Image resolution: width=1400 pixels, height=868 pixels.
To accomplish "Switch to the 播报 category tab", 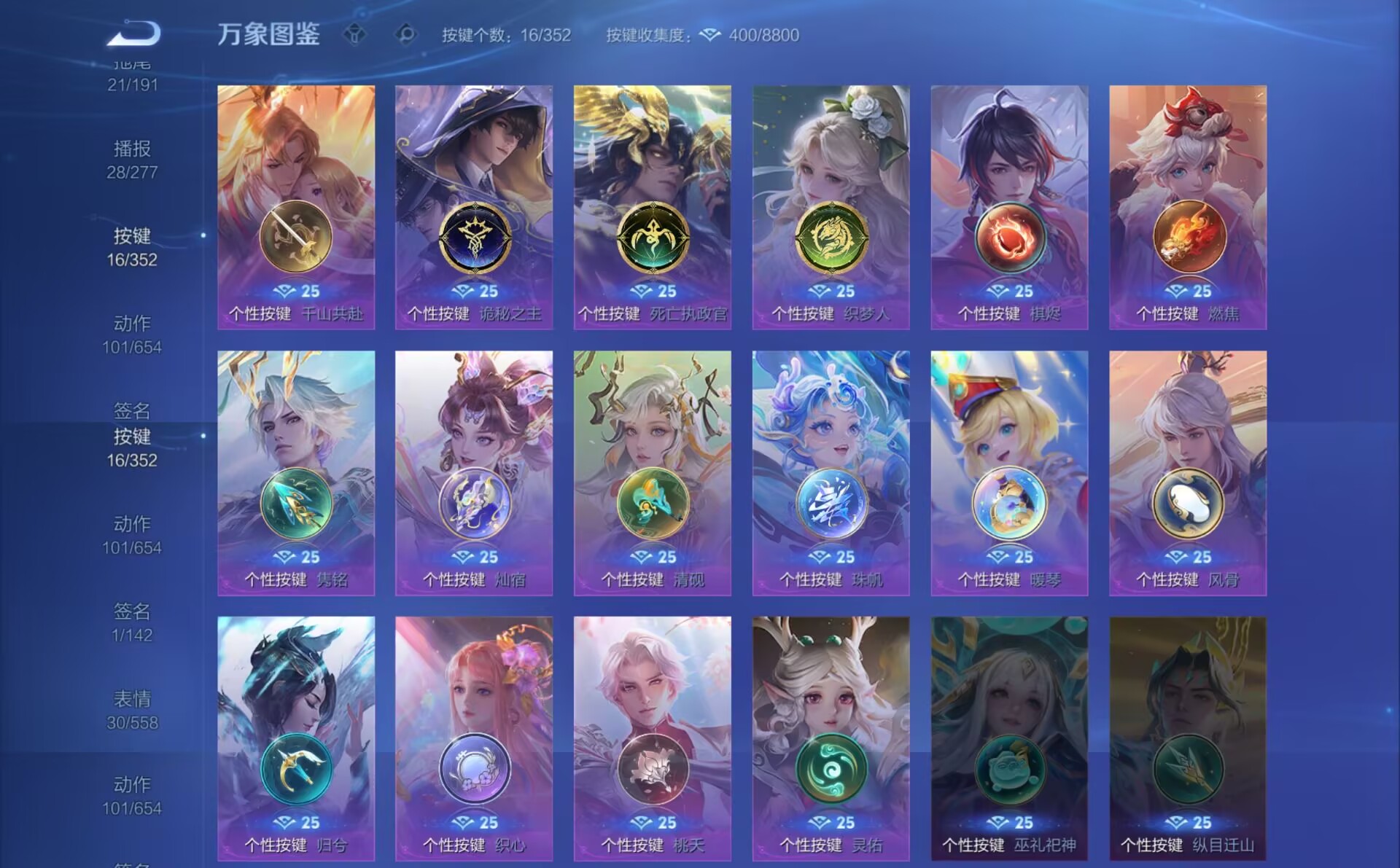I will [x=132, y=159].
